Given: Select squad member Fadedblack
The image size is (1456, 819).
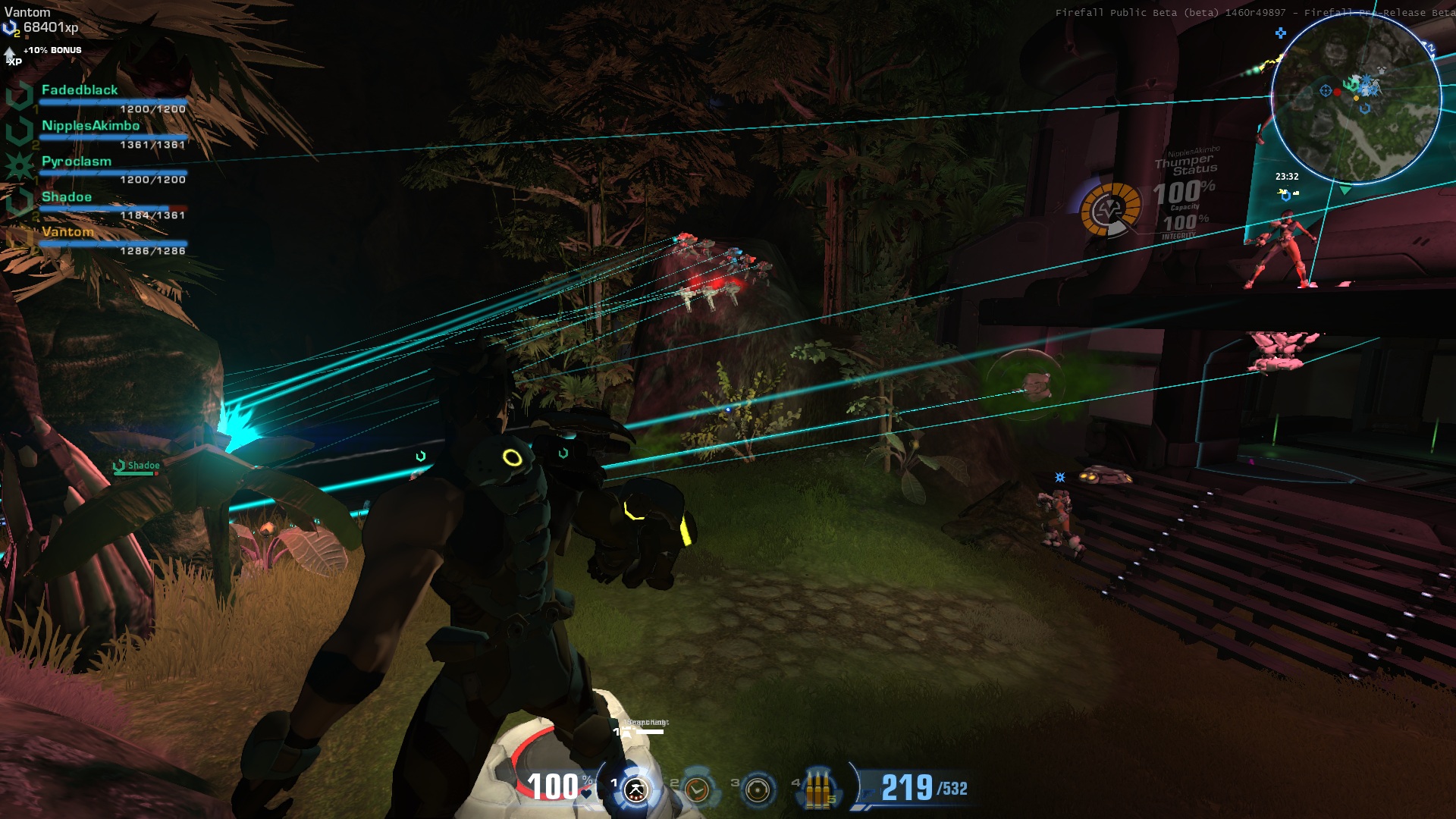Looking at the screenshot, I should pos(80,90).
